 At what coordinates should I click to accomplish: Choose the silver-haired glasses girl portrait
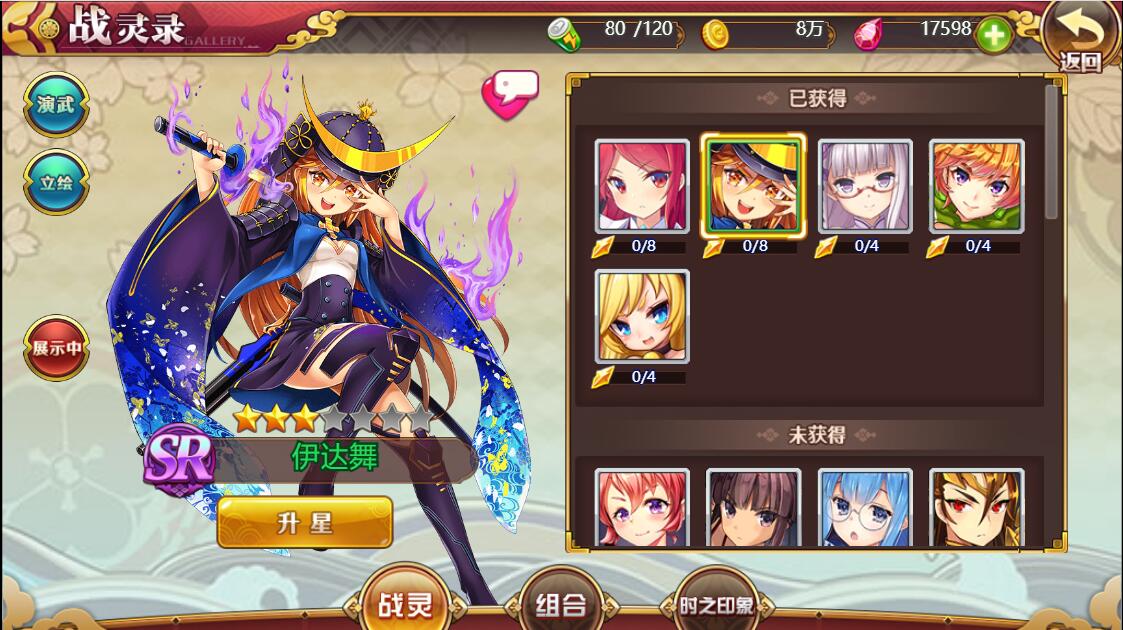click(865, 186)
